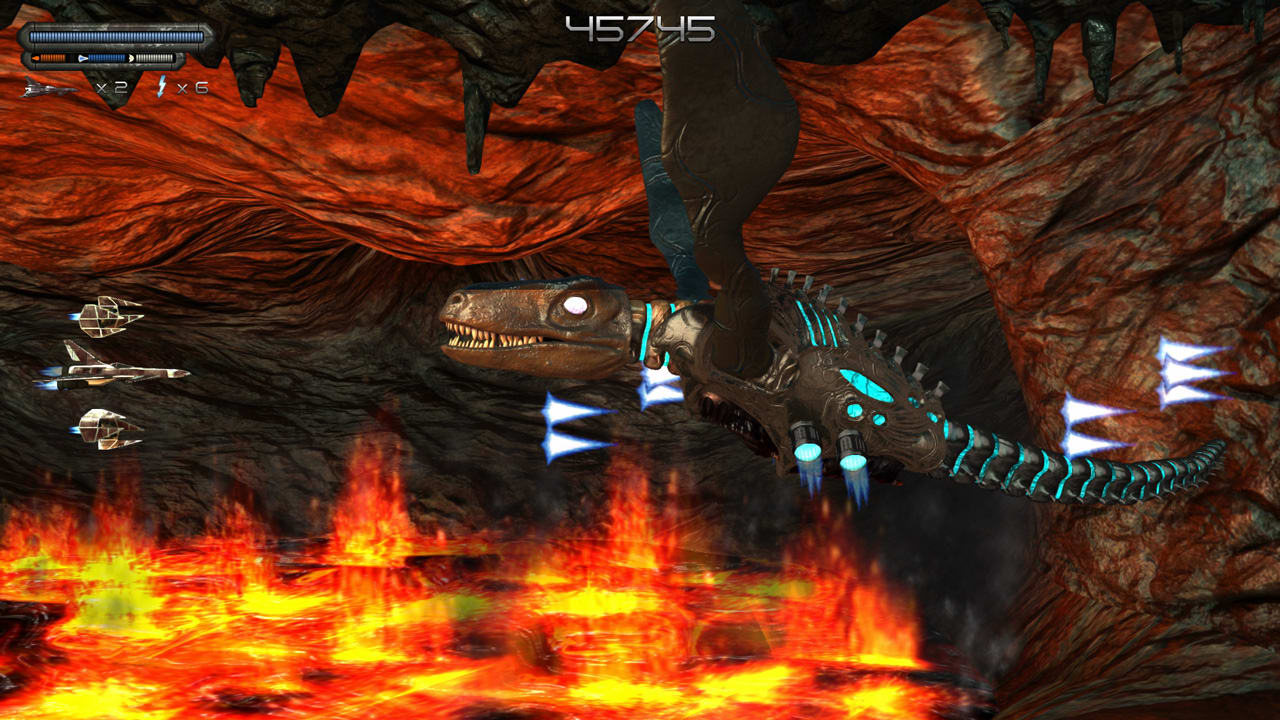Click the blue rocket weapon indicator icon
This screenshot has height=720, width=1280.
pyautogui.click(x=84, y=57)
